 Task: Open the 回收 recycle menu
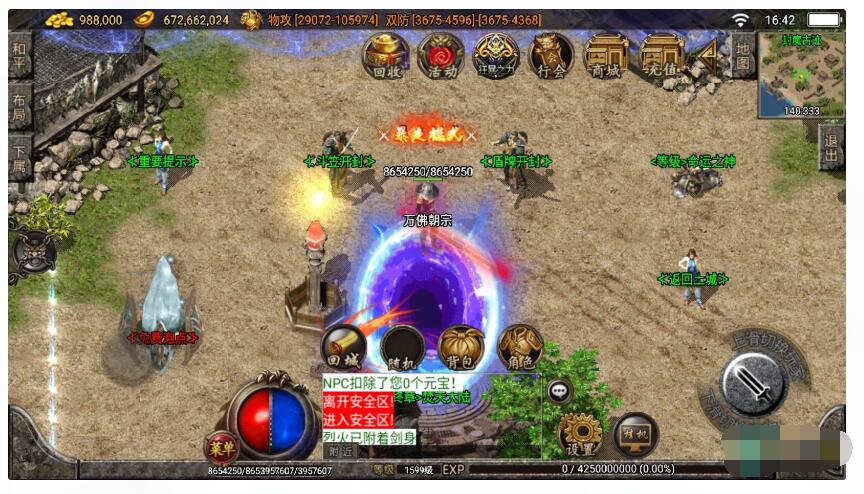(385, 54)
